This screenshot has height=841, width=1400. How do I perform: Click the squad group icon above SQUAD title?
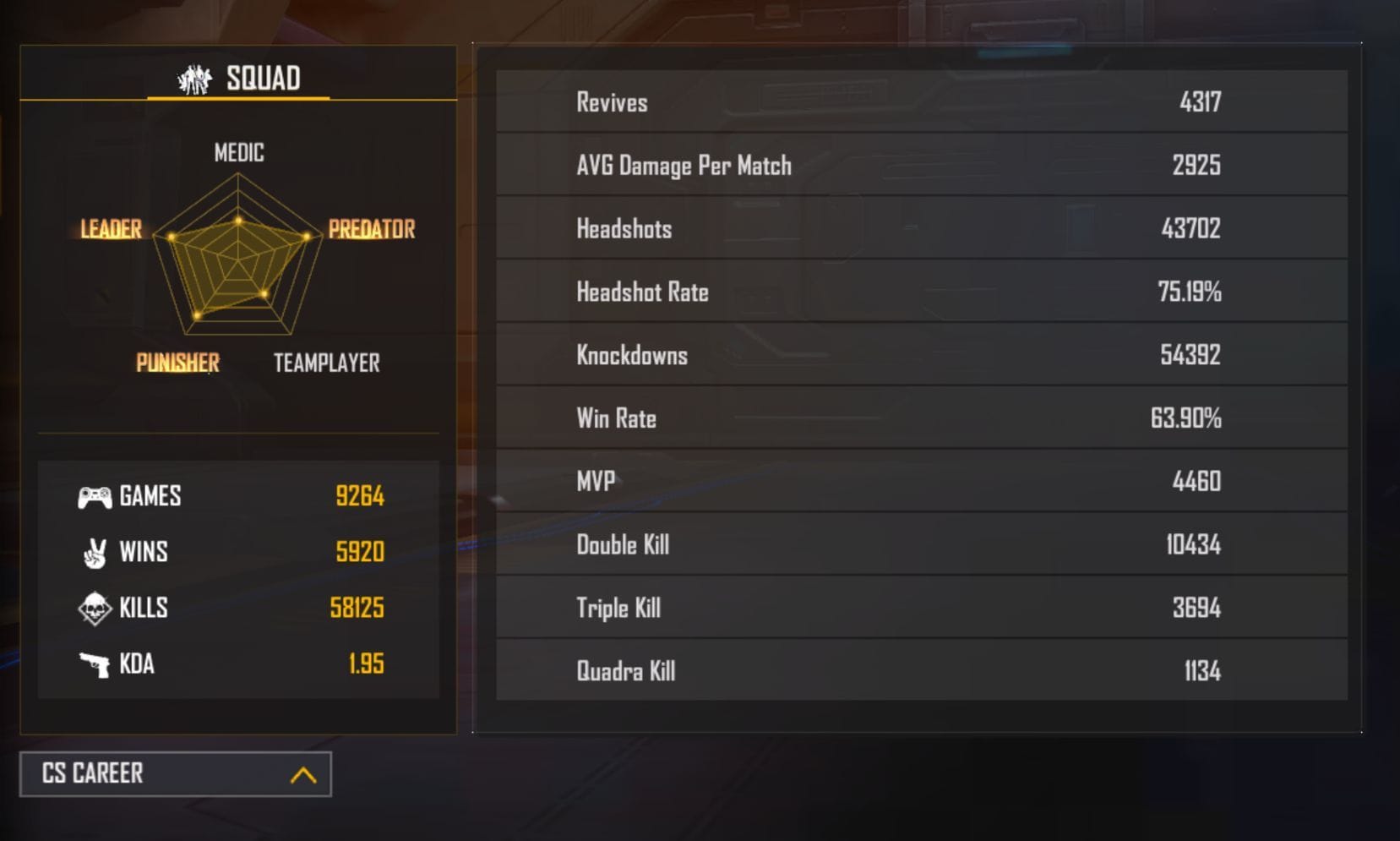pyautogui.click(x=193, y=79)
